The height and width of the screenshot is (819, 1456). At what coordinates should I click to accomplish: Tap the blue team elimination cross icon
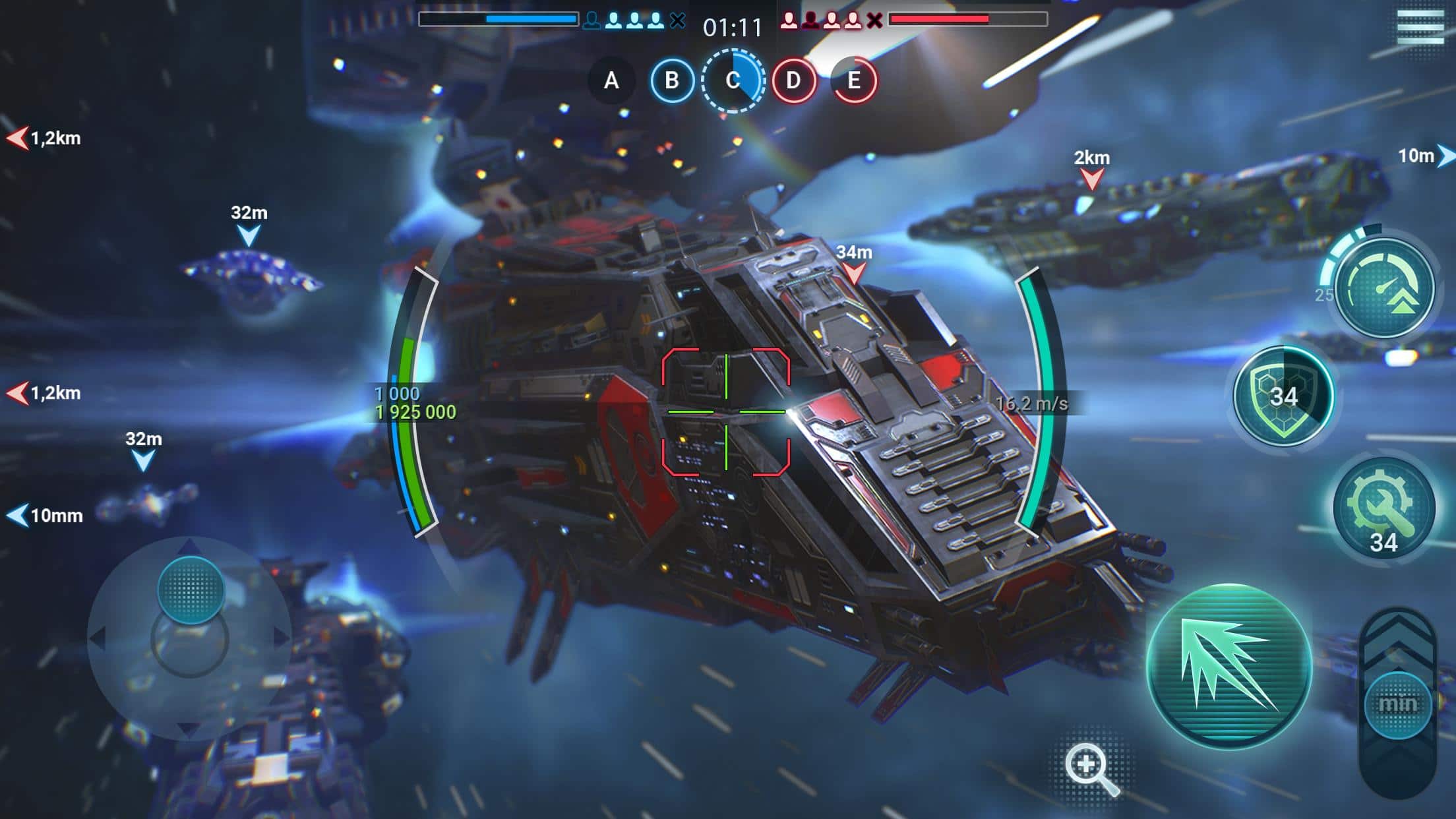(679, 20)
